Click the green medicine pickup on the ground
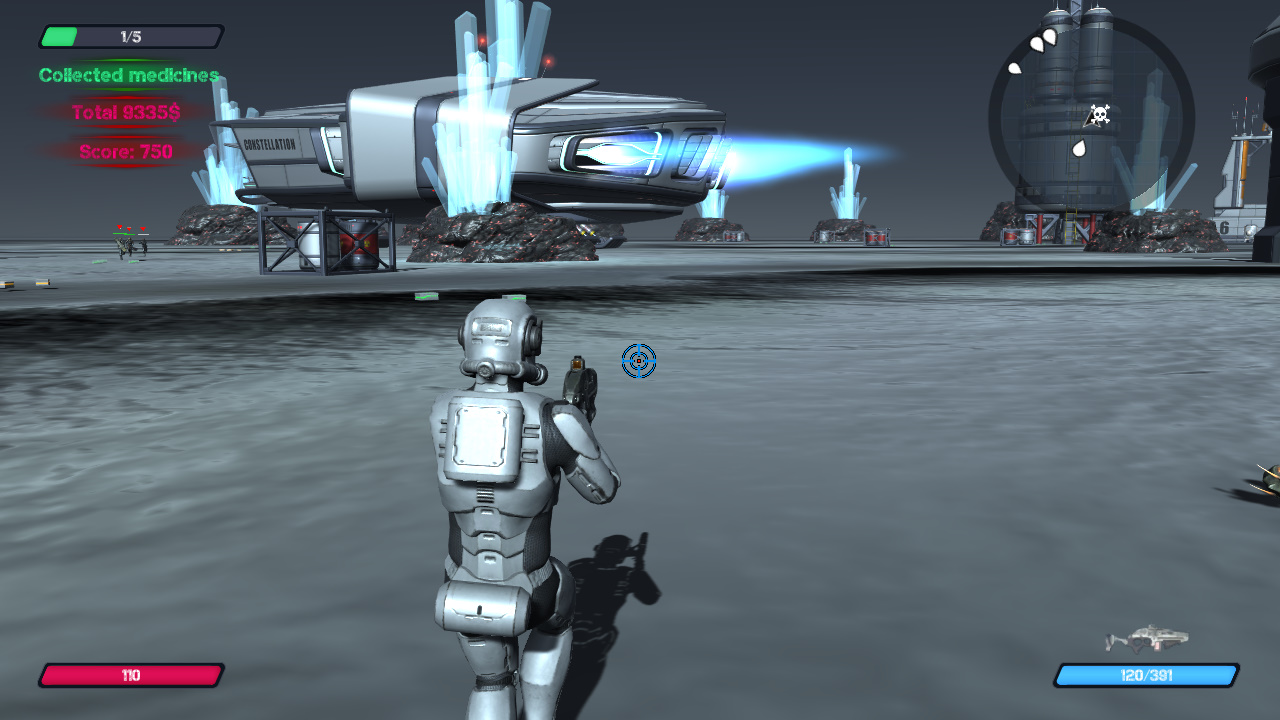Screen dimensions: 1280x720 point(427,296)
